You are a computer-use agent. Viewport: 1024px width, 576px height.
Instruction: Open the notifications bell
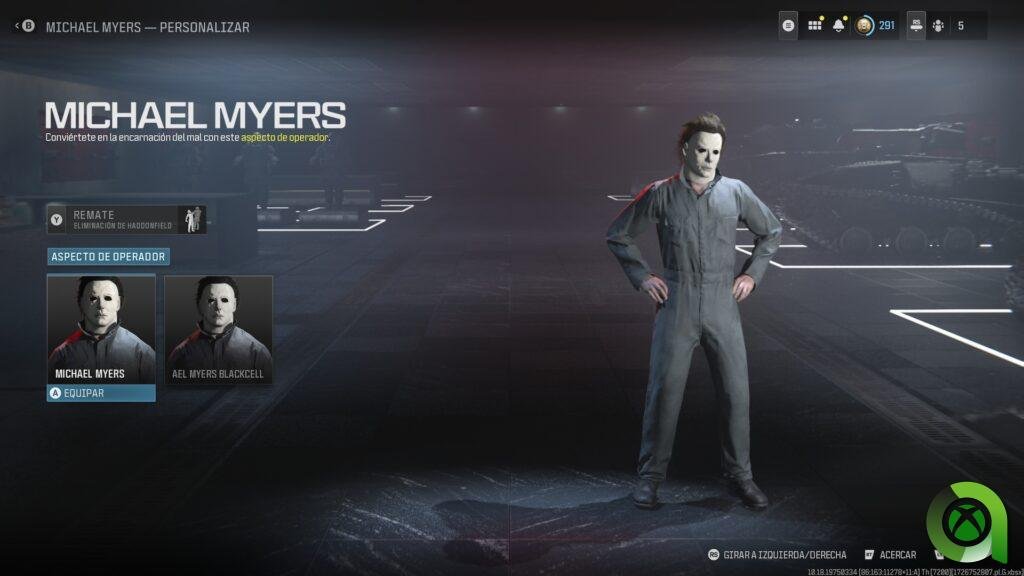point(839,26)
